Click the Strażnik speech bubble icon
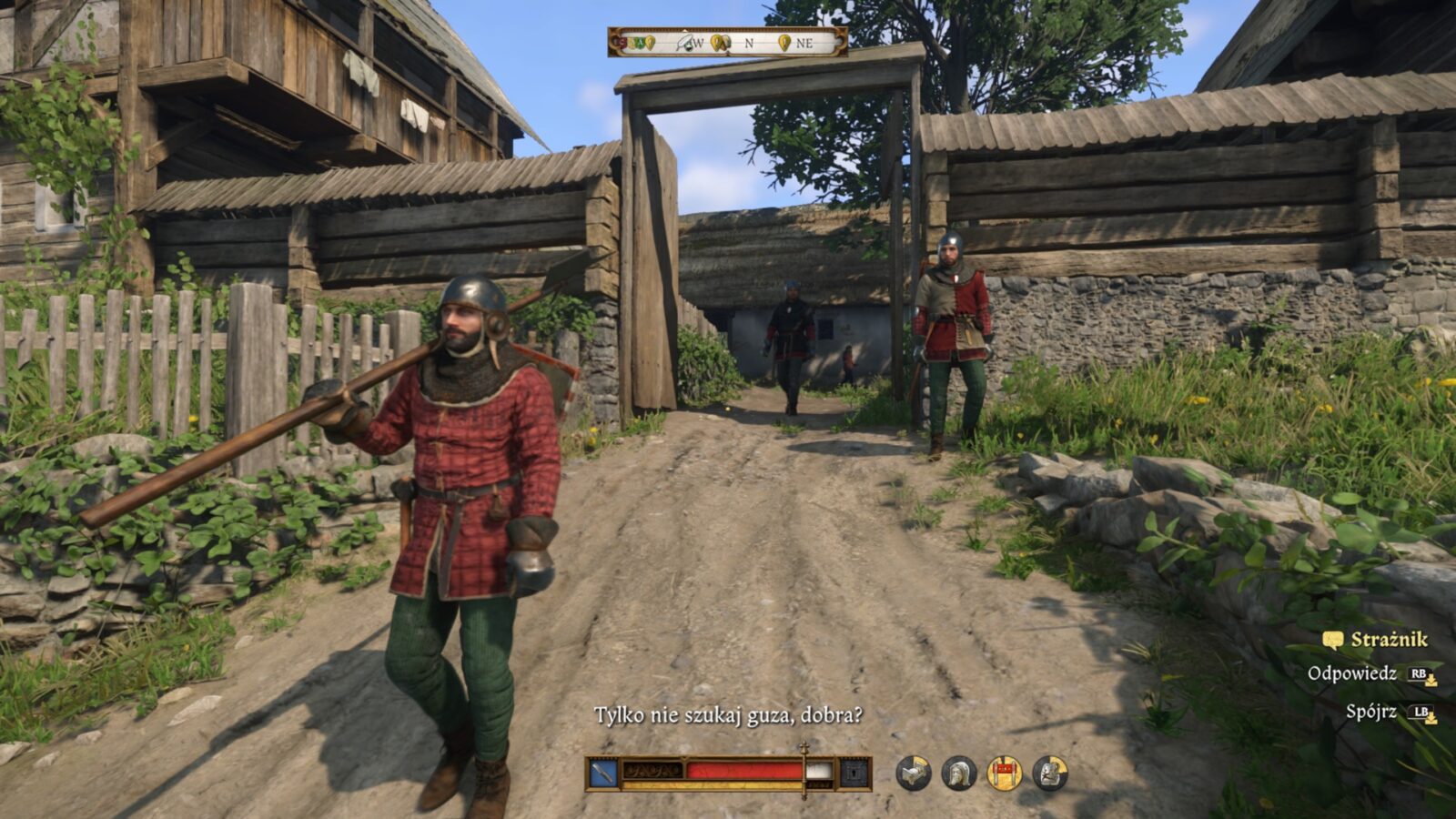This screenshot has width=1456, height=819. tap(1333, 641)
